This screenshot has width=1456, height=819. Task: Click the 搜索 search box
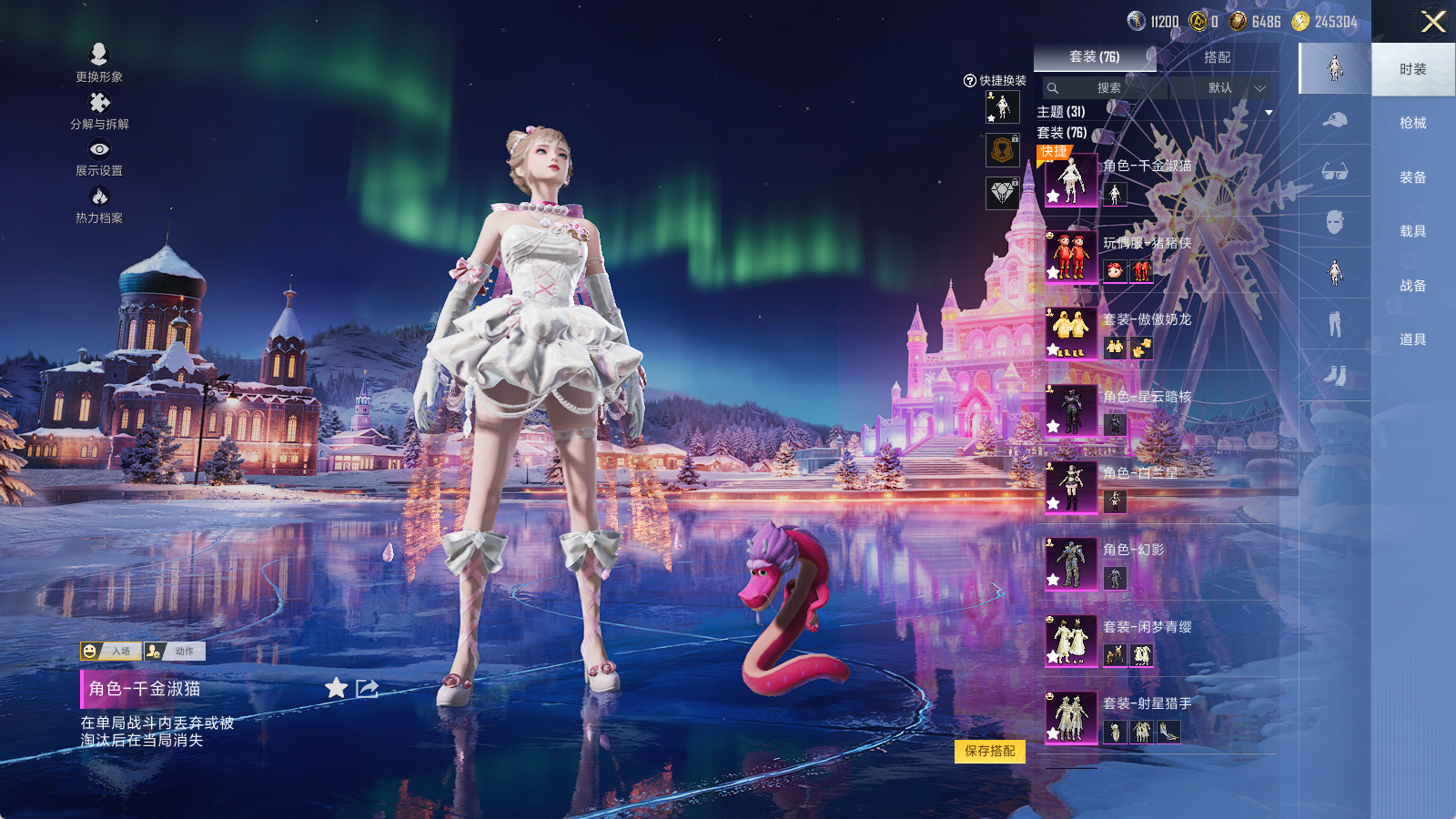pyautogui.click(x=1107, y=88)
